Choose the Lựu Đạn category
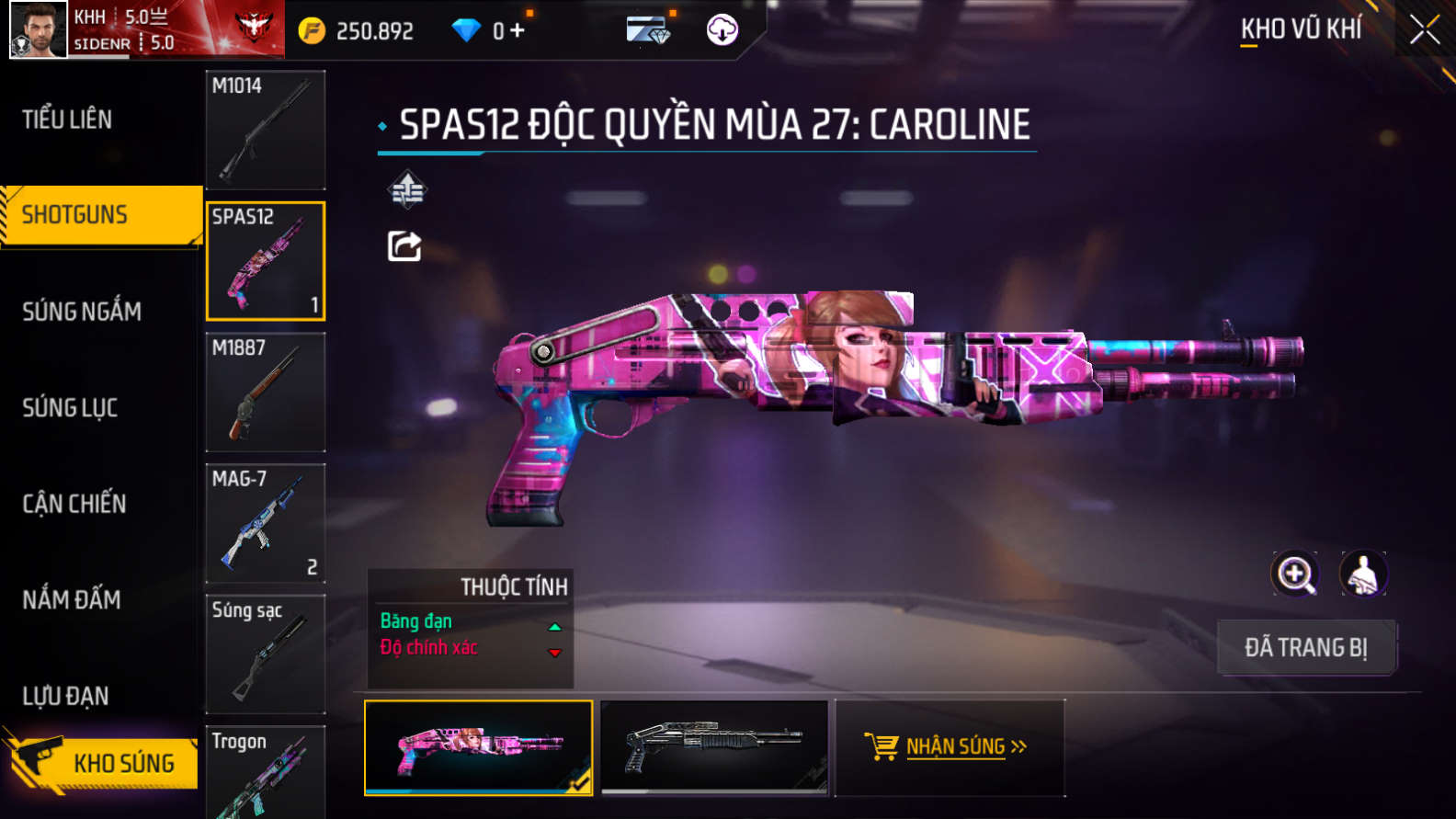This screenshot has height=819, width=1456. [65, 696]
